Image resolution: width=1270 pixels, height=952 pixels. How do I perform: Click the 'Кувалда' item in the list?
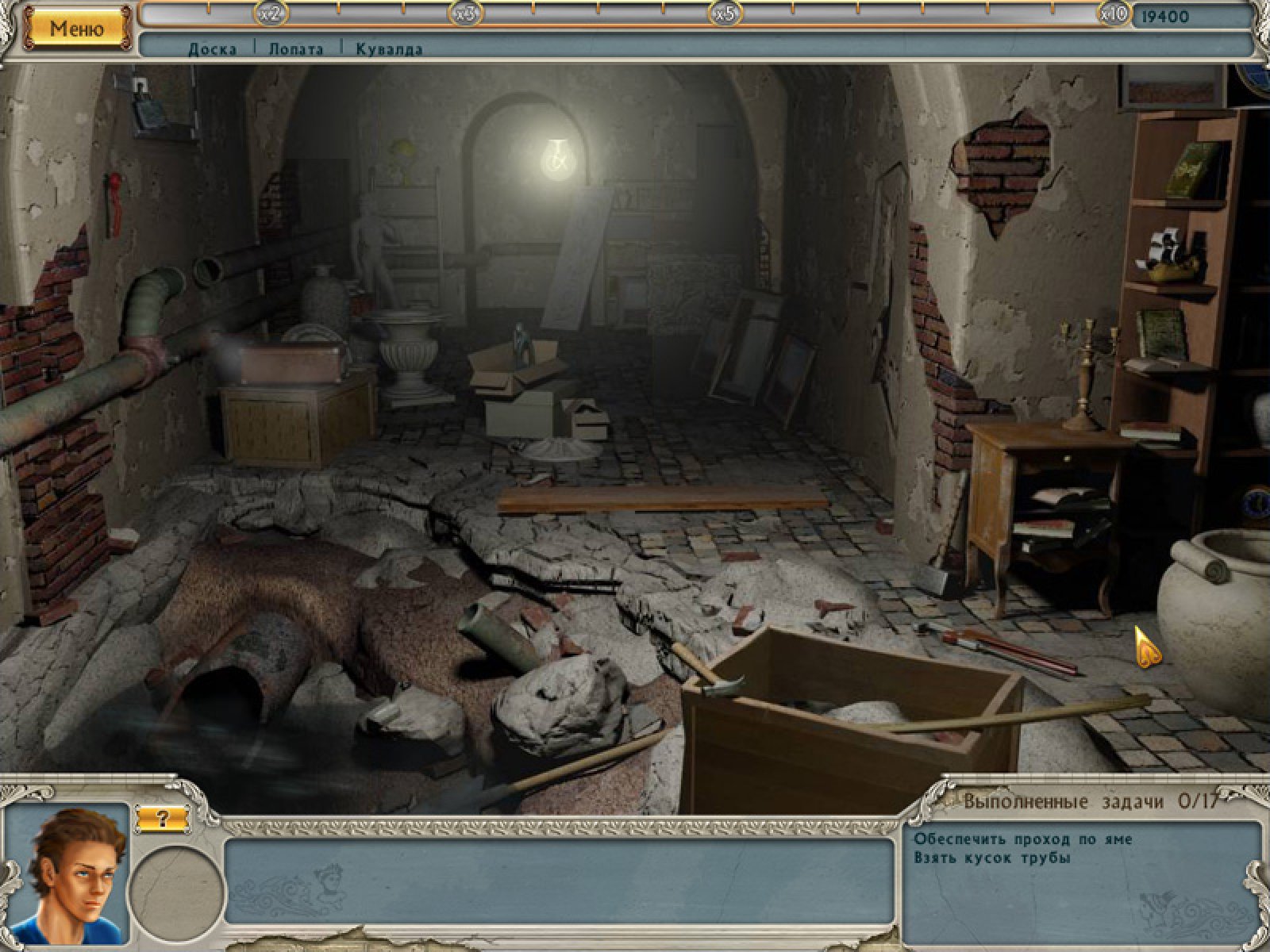(389, 49)
